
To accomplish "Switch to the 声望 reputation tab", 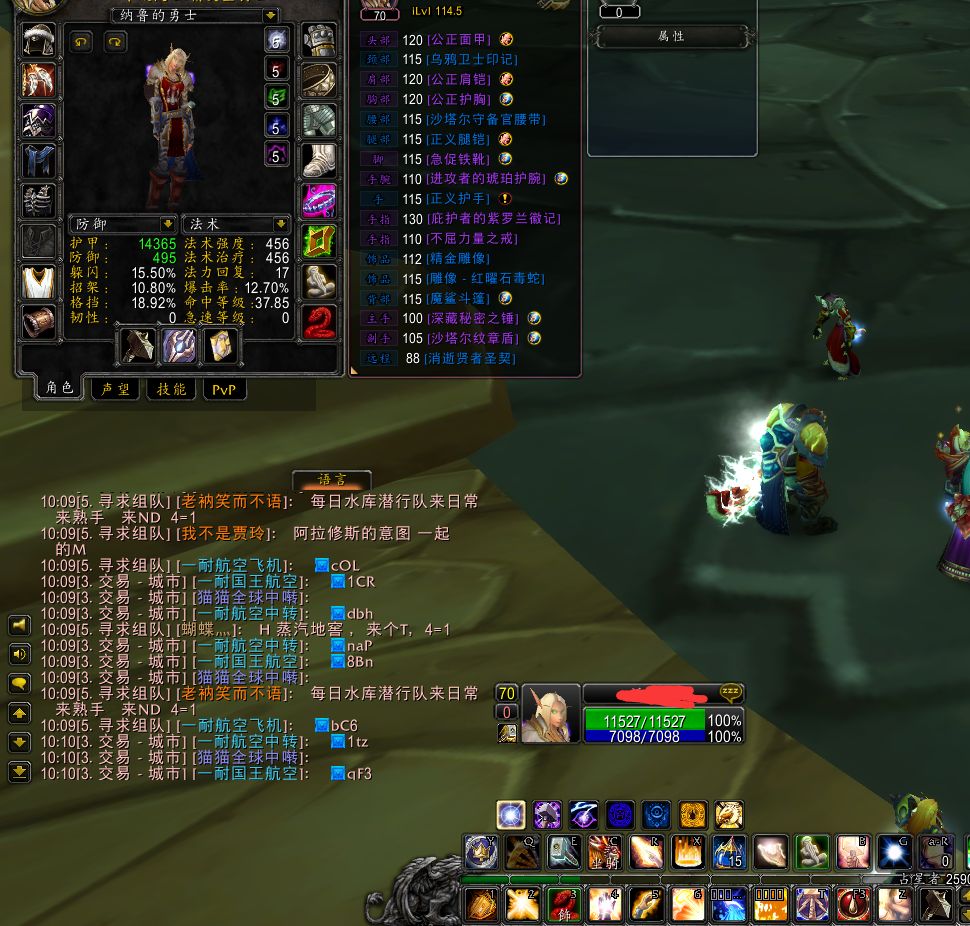I will [115, 389].
